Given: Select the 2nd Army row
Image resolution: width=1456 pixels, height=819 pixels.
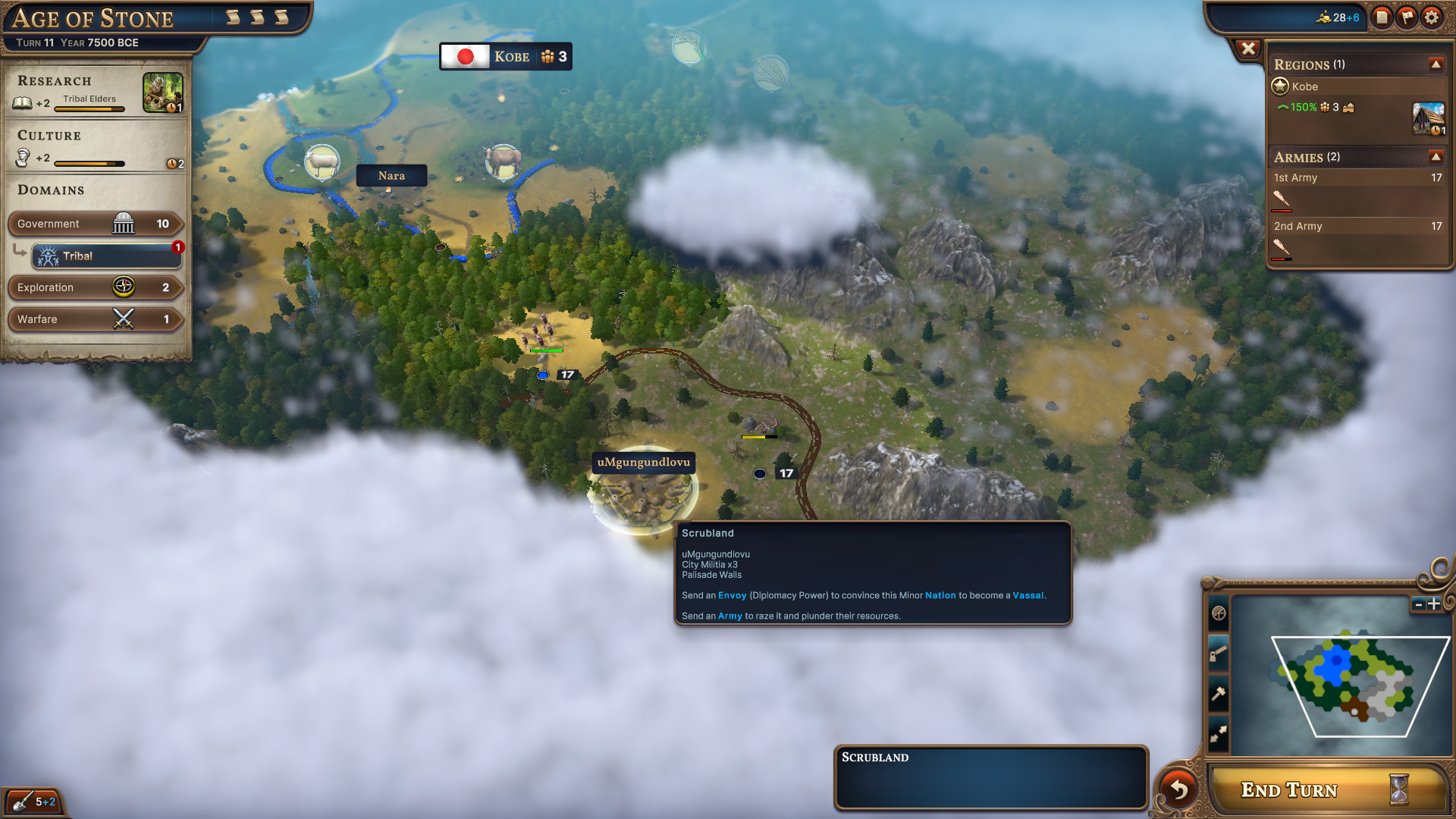Looking at the screenshot, I should (1357, 227).
